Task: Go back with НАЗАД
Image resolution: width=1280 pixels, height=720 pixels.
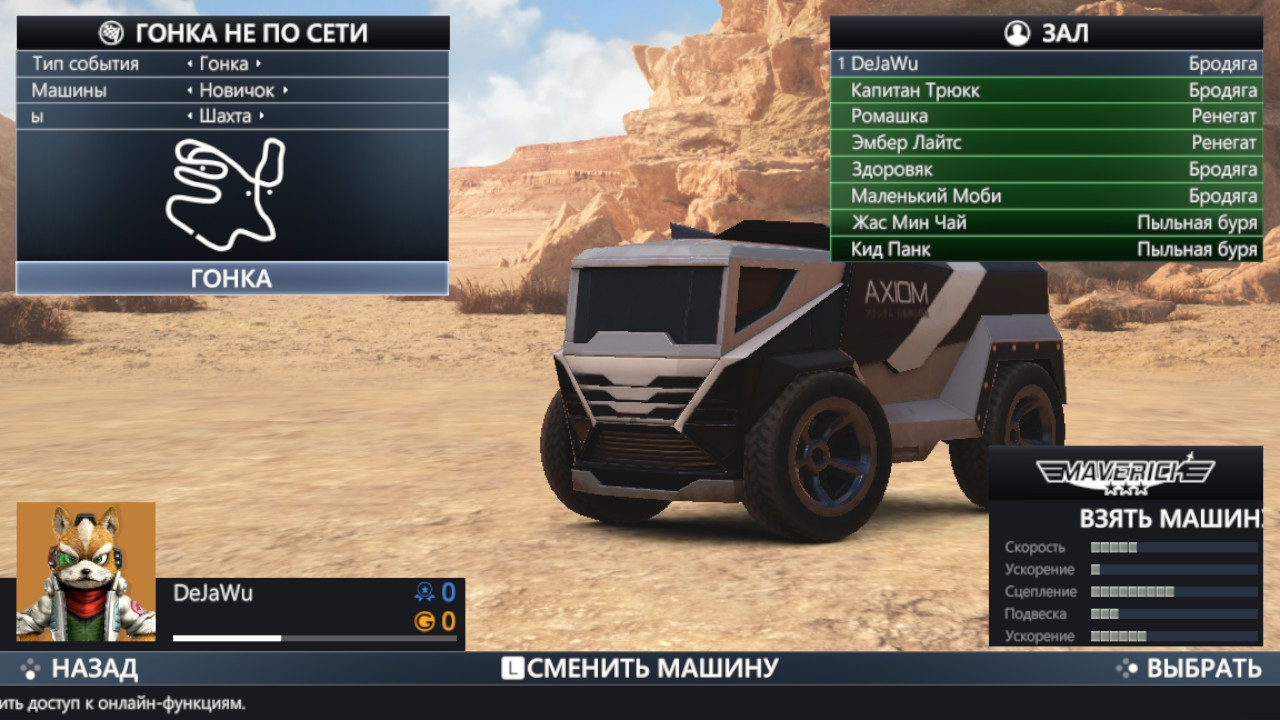Action: pyautogui.click(x=80, y=669)
